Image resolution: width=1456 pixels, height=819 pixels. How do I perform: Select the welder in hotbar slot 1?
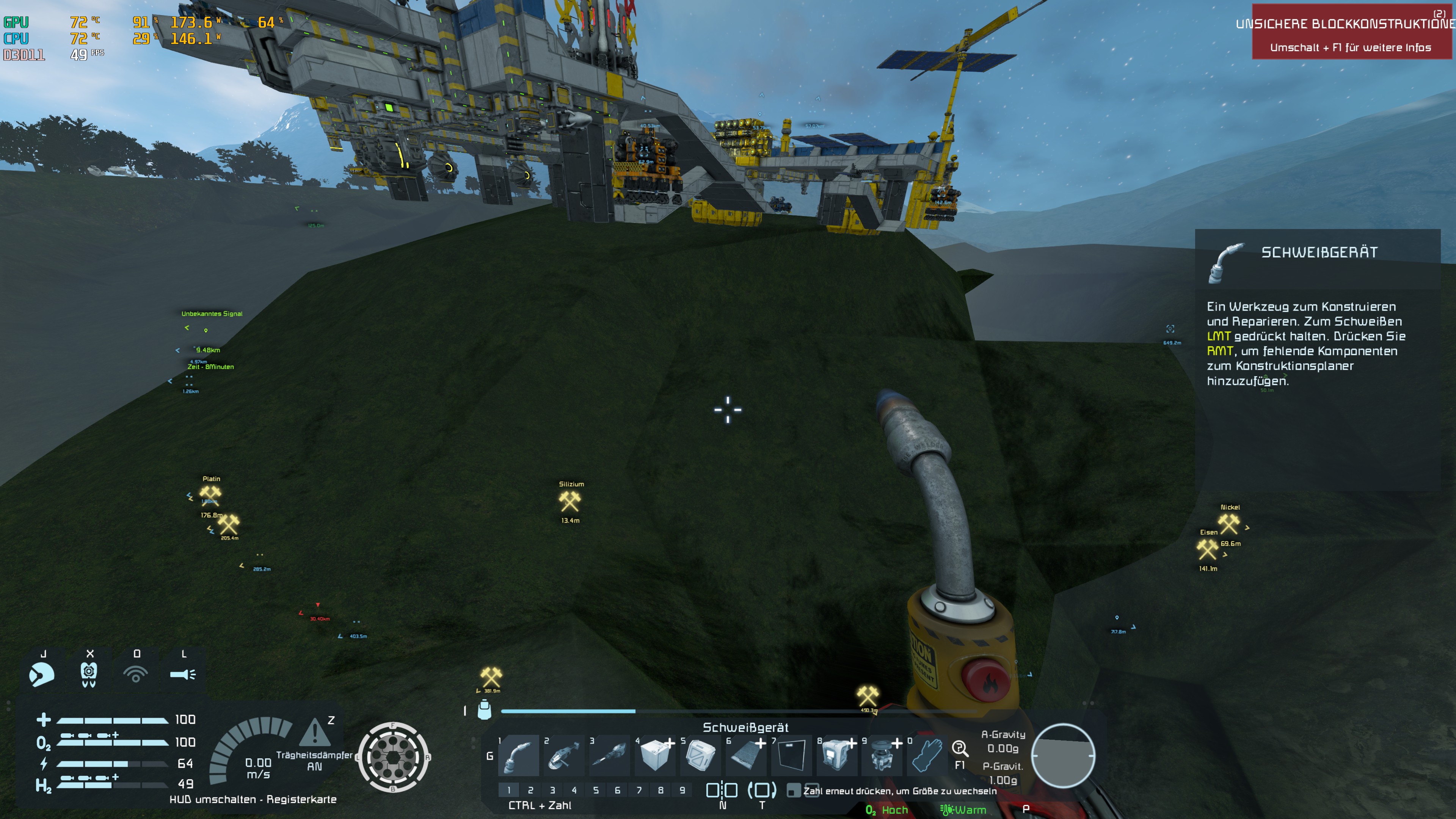tap(518, 756)
